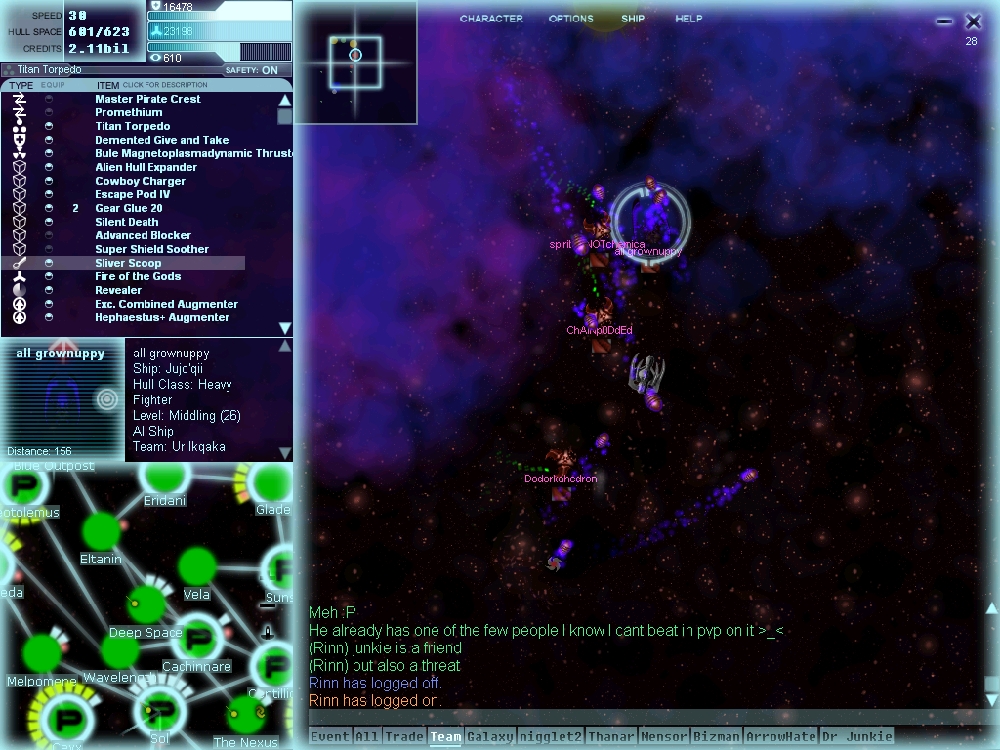Switch to the Team chat tab
The width and height of the screenshot is (1000, 750).
pyautogui.click(x=445, y=737)
